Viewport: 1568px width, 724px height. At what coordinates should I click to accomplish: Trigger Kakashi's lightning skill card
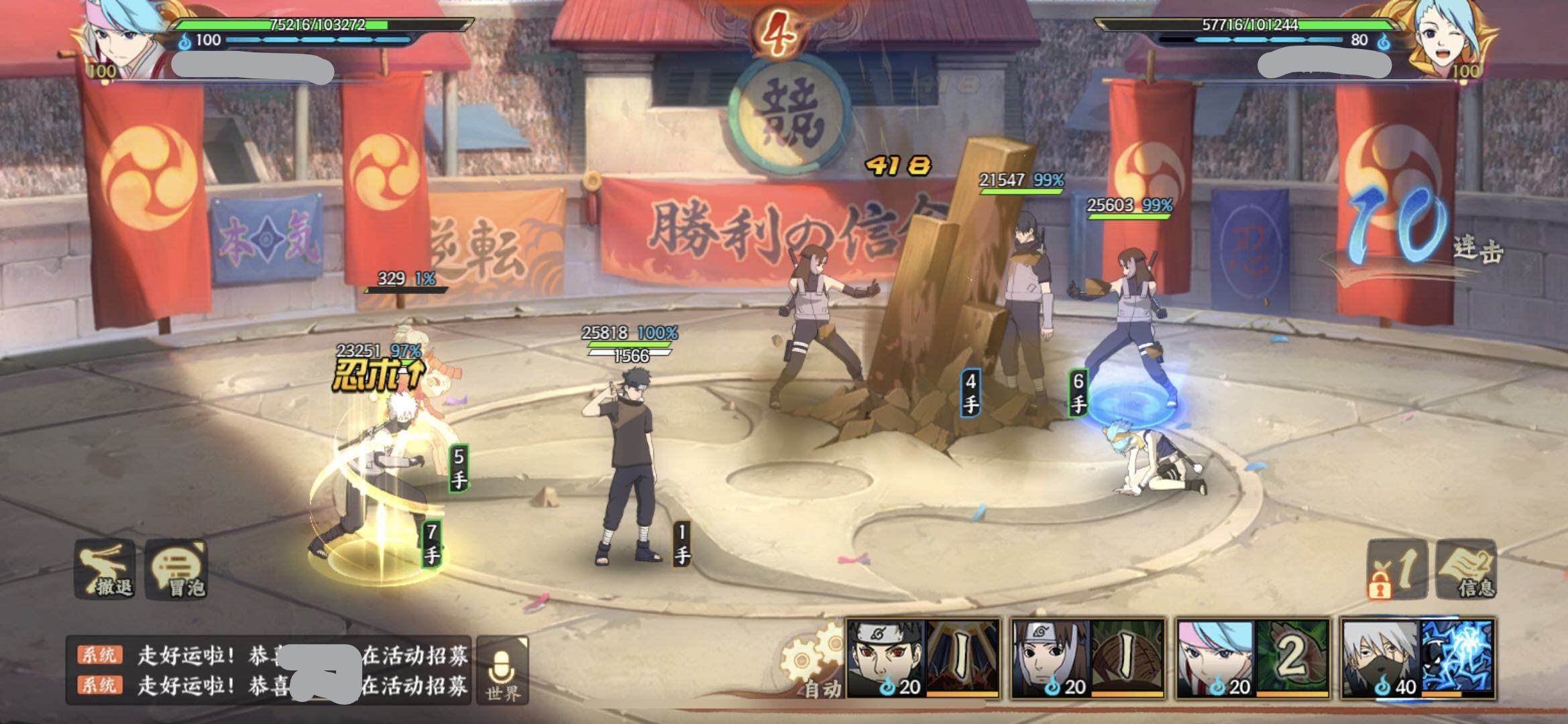pyautogui.click(x=1418, y=658)
